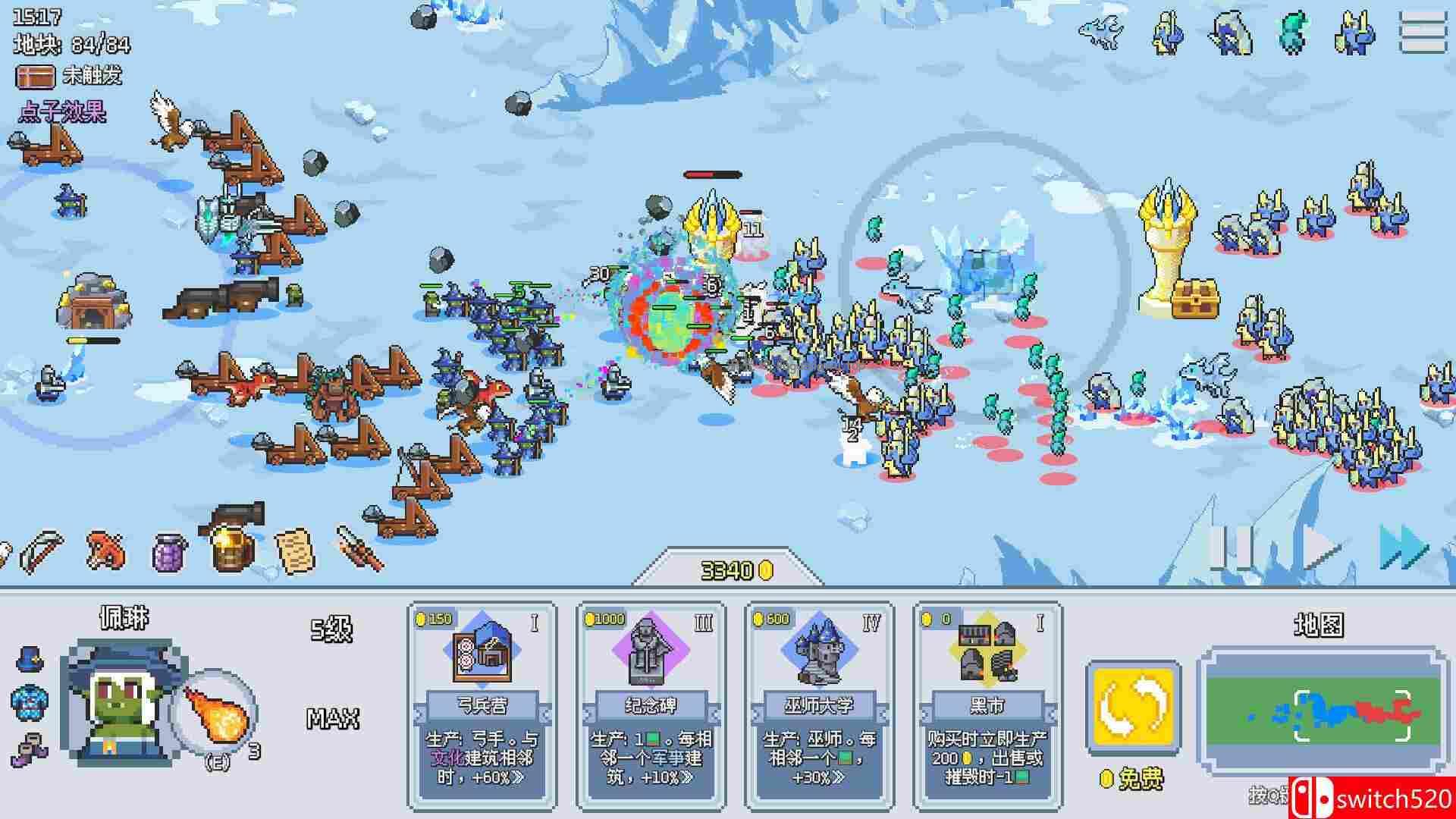View the ice dragon enemy unit icon
Screen dimensions: 1456x819
pos(1101,32)
